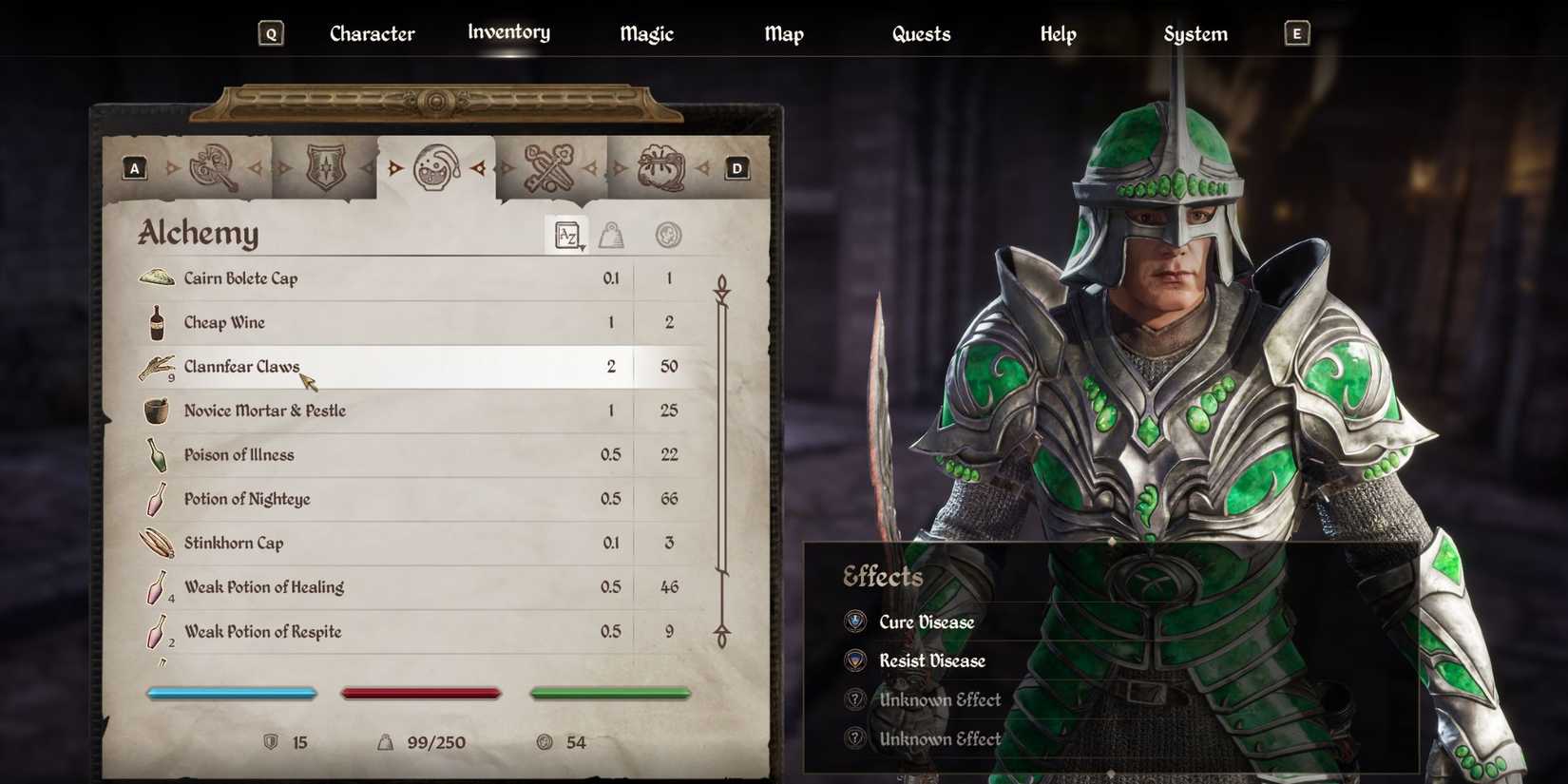
Task: Switch to the Quests menu
Action: tap(921, 33)
